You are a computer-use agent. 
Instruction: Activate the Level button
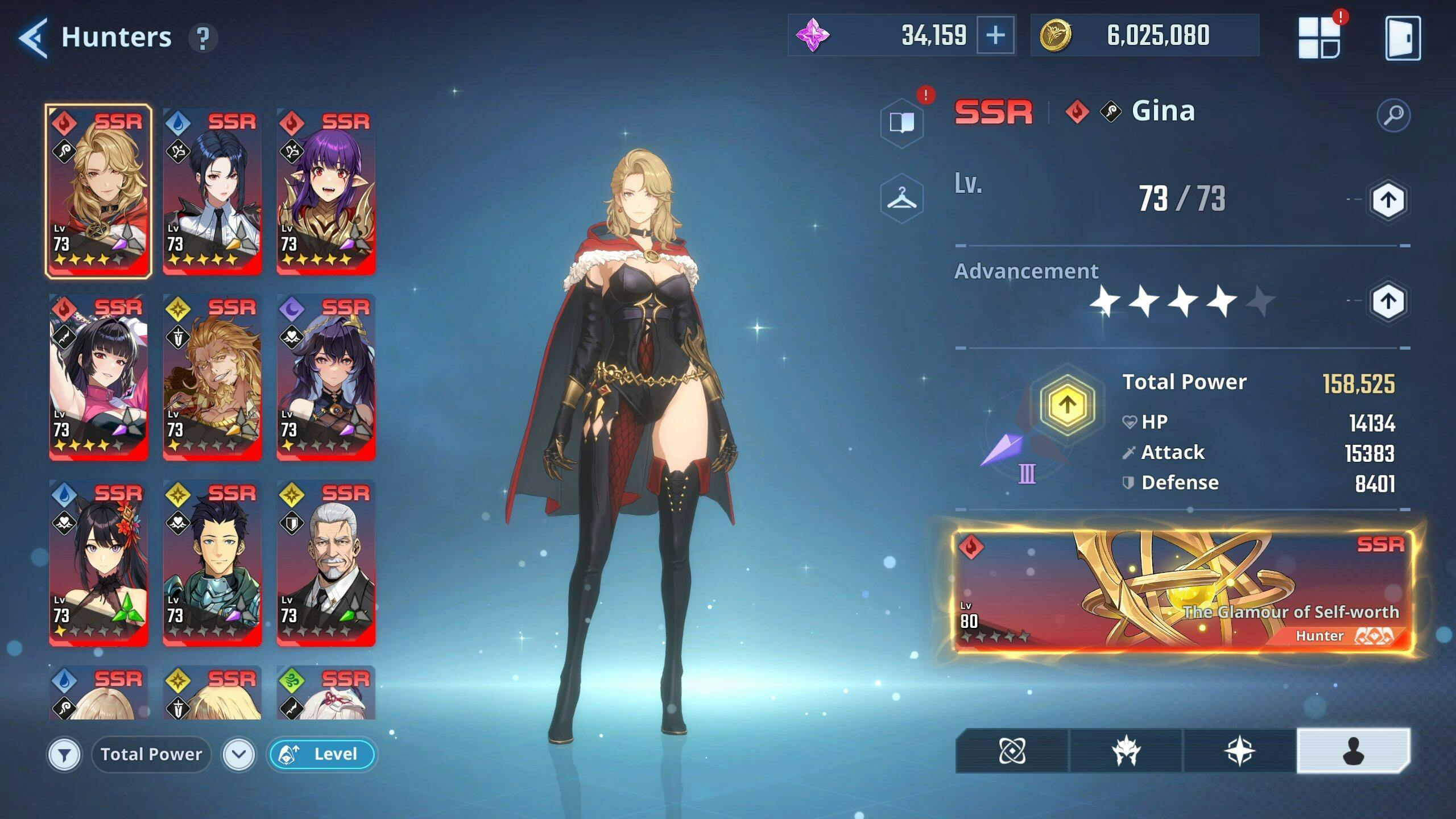coord(322,755)
